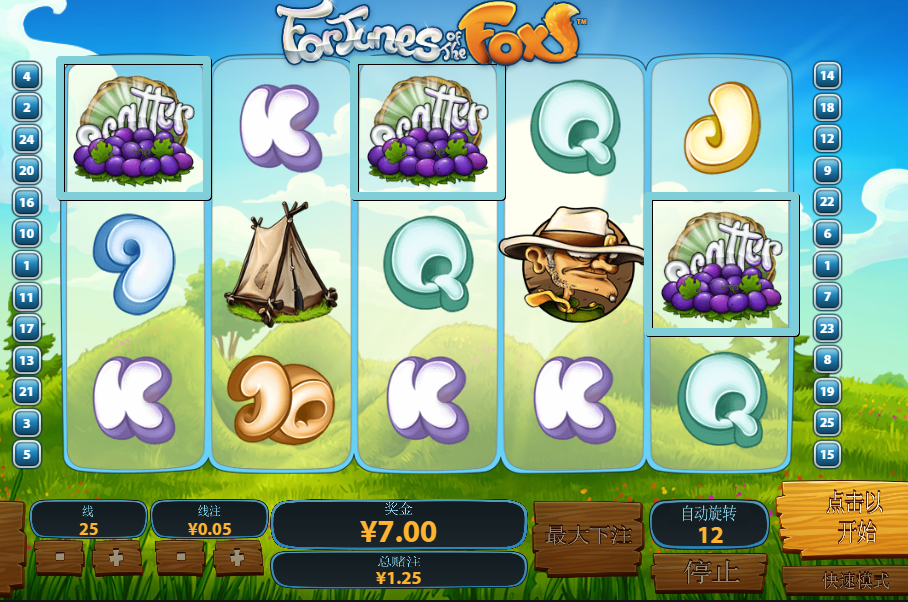The width and height of the screenshot is (908, 602).
Task: Decrease the number of lines (线)
Action: tap(59, 556)
